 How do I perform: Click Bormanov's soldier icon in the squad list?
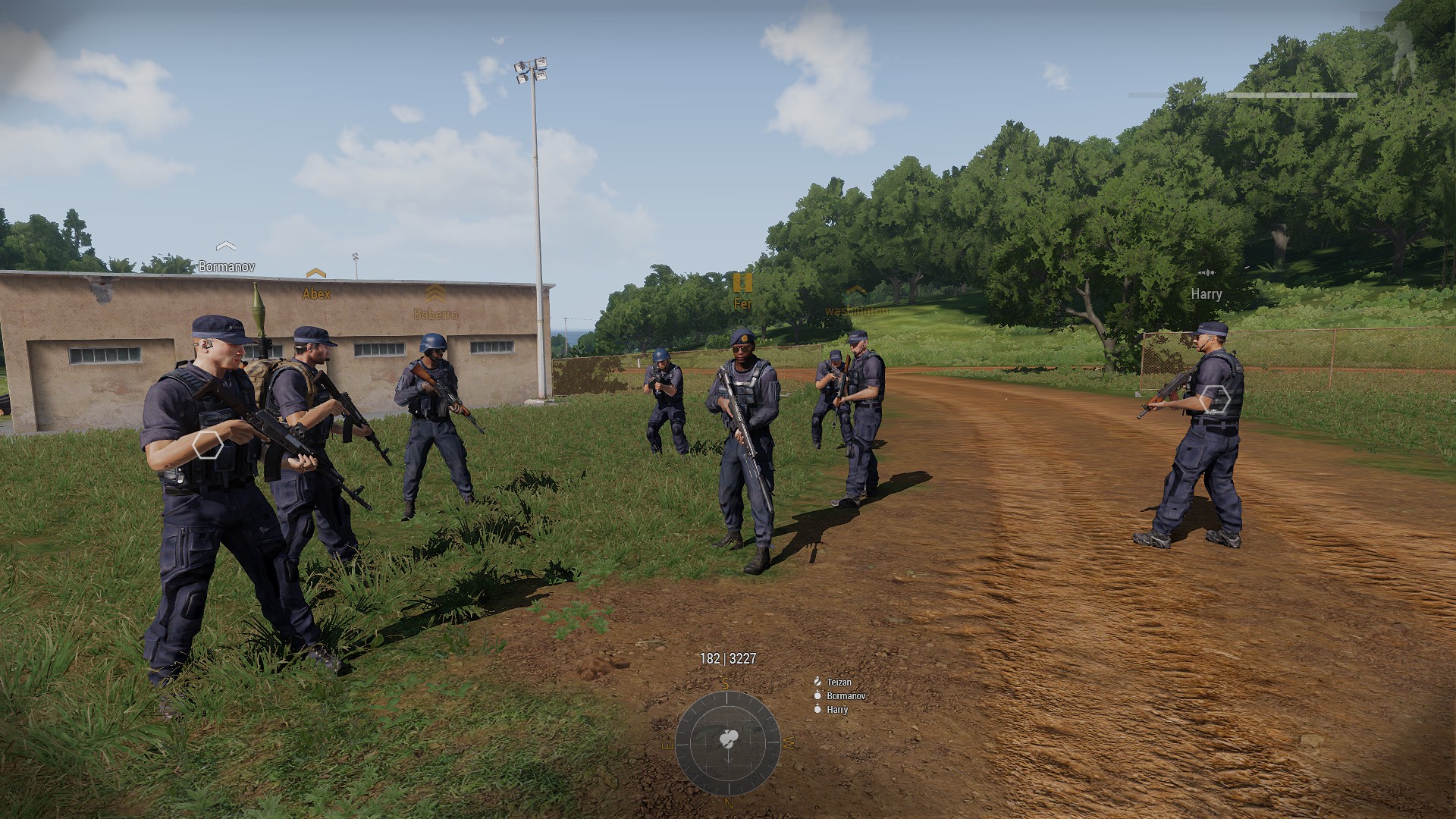point(816,695)
